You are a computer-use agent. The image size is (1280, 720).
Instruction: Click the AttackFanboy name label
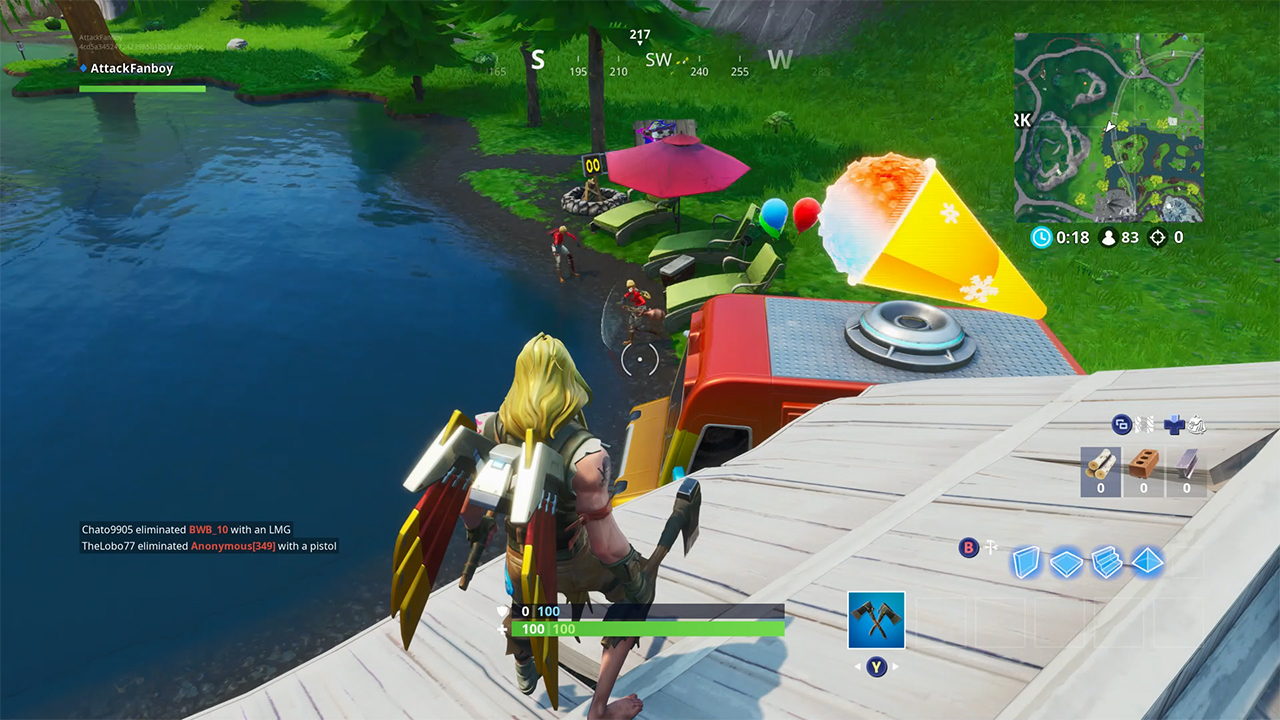130,68
